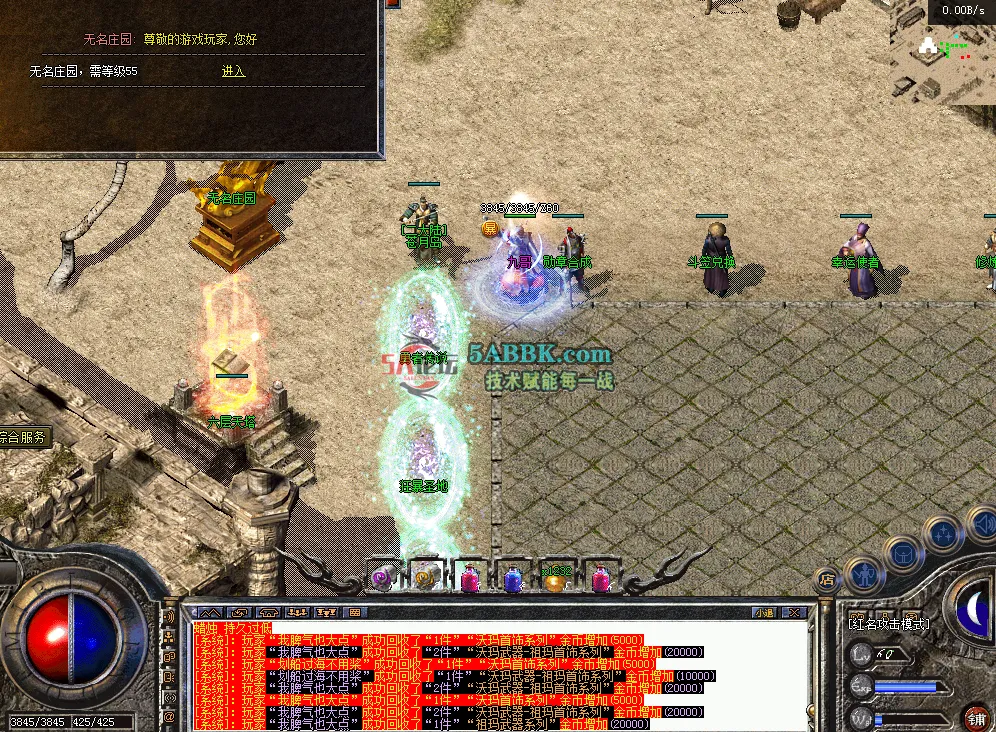
Task: Open the 店 shop button
Action: tap(826, 578)
